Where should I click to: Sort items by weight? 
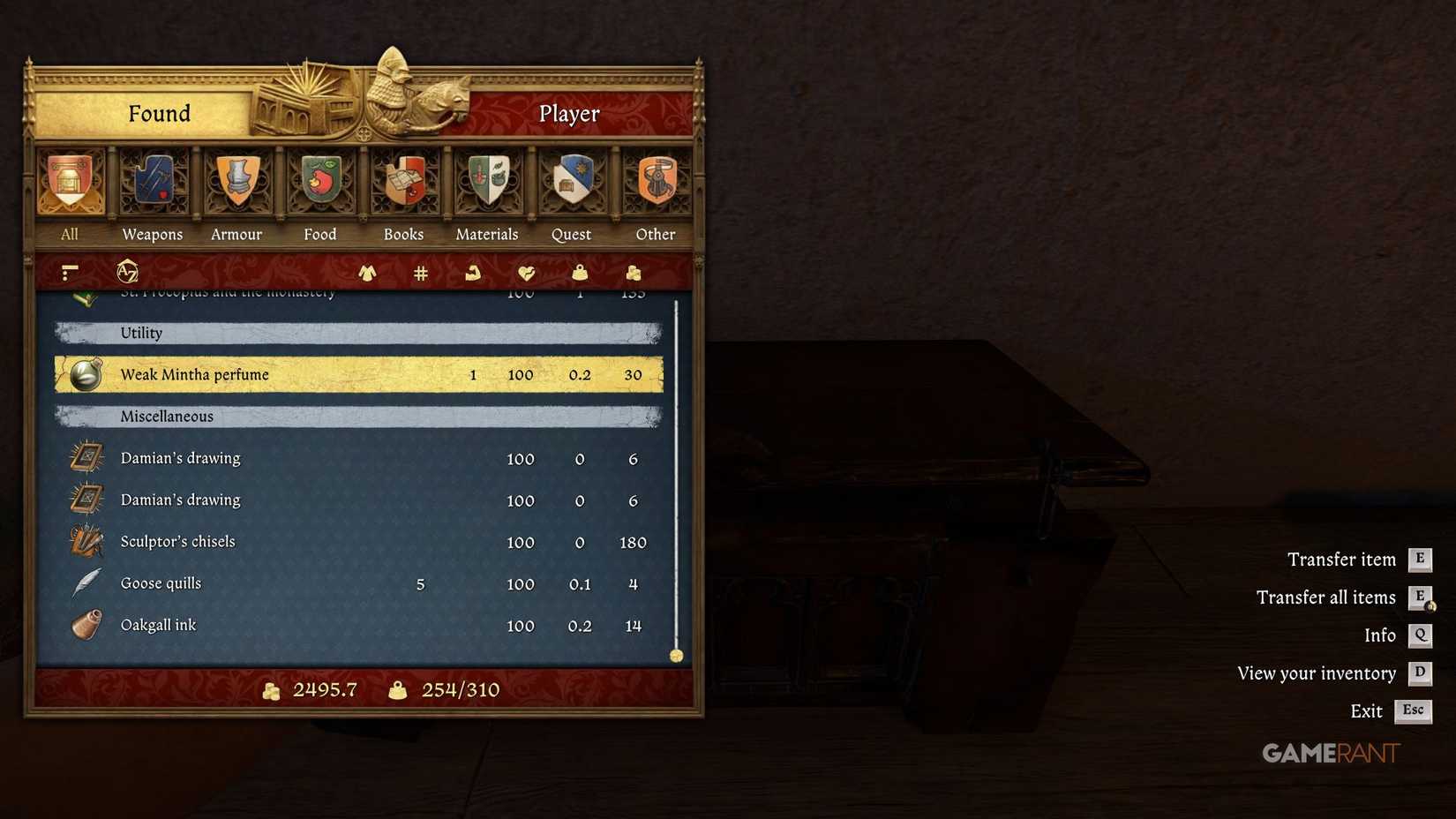pyautogui.click(x=580, y=274)
